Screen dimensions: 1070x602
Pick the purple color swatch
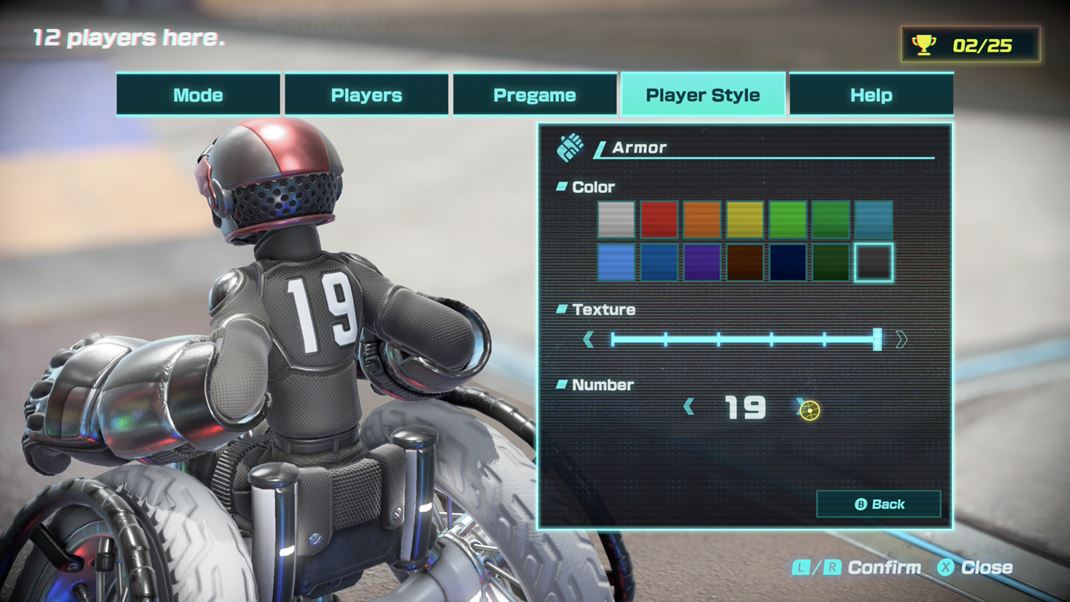(x=703, y=262)
